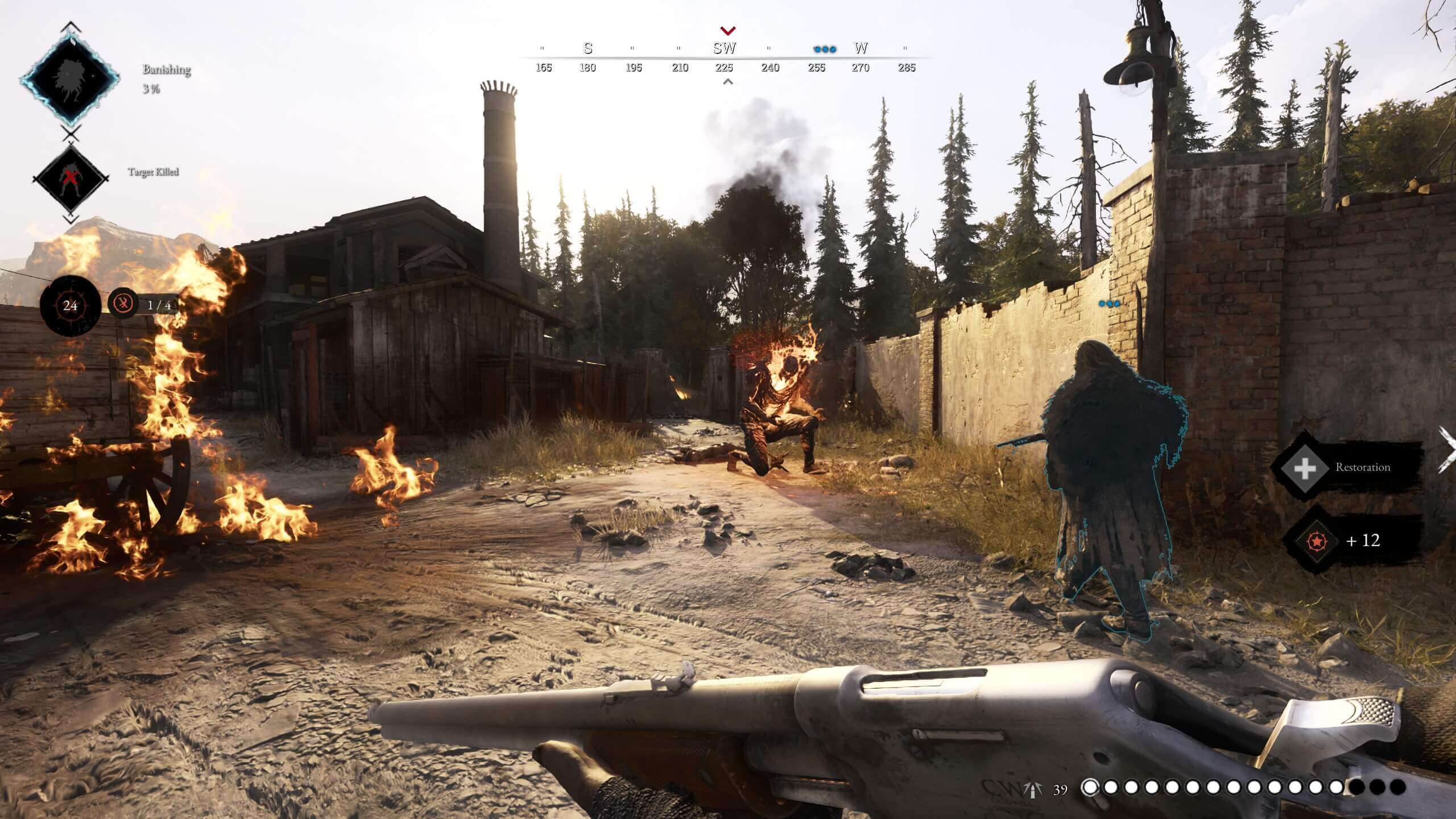Click the Restoration plus-sign notification
The height and width of the screenshot is (819, 1456).
point(1304,468)
